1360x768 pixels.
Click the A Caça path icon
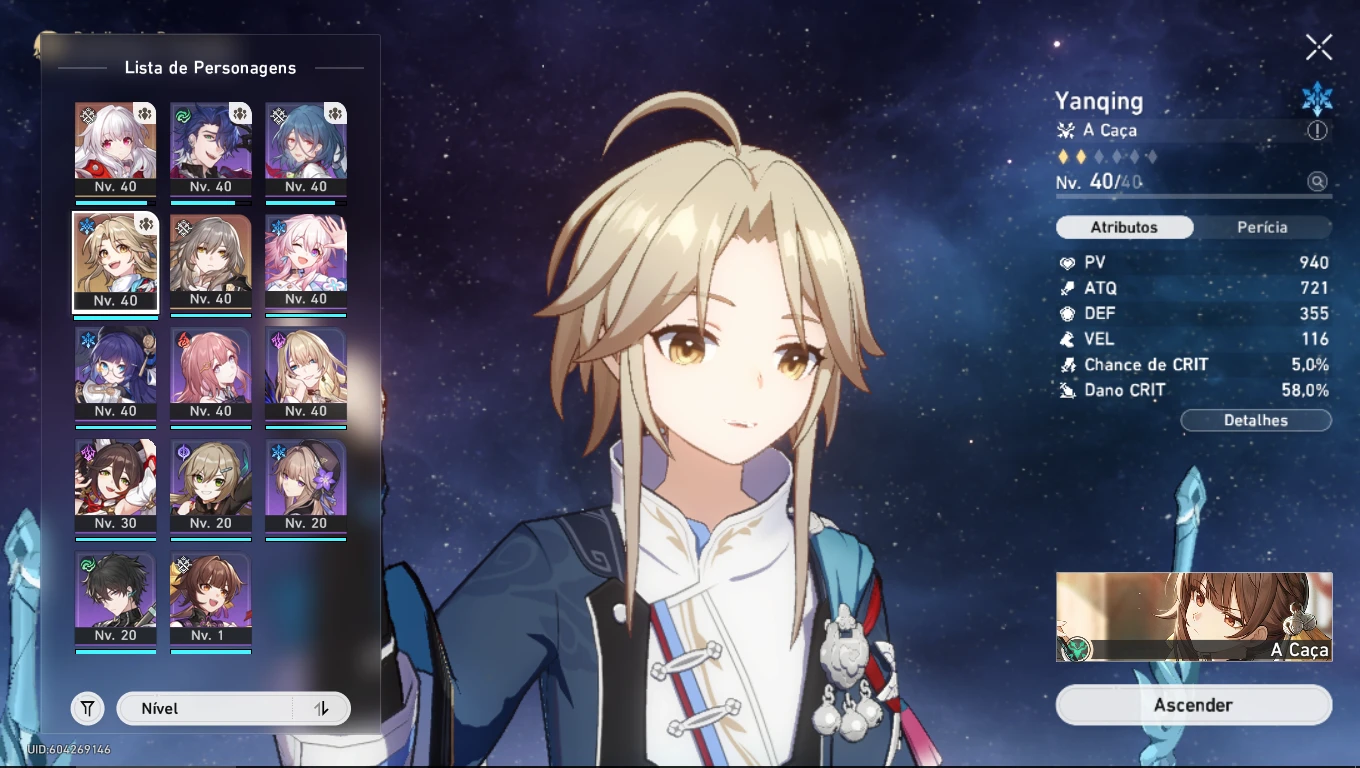point(1064,130)
